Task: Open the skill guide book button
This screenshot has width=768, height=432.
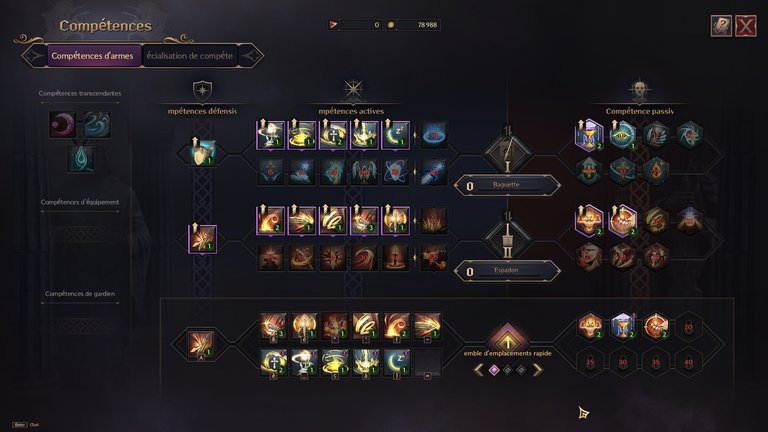Action: coord(721,26)
